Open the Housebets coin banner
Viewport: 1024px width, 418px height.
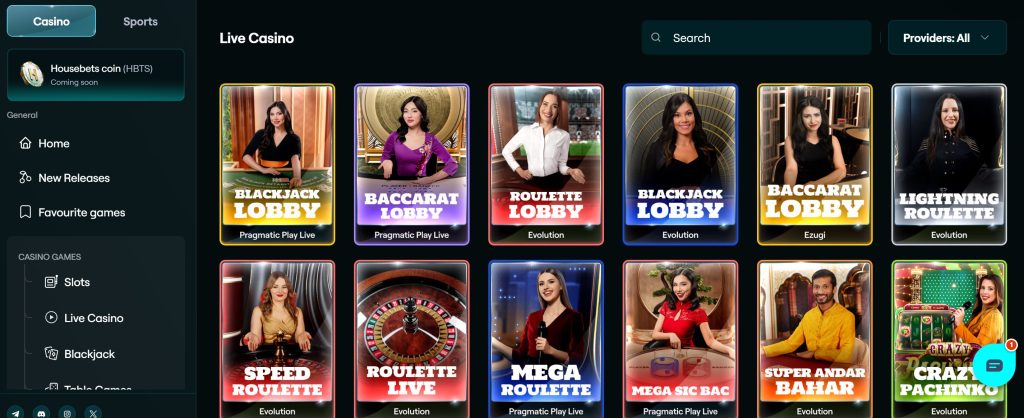click(96, 75)
